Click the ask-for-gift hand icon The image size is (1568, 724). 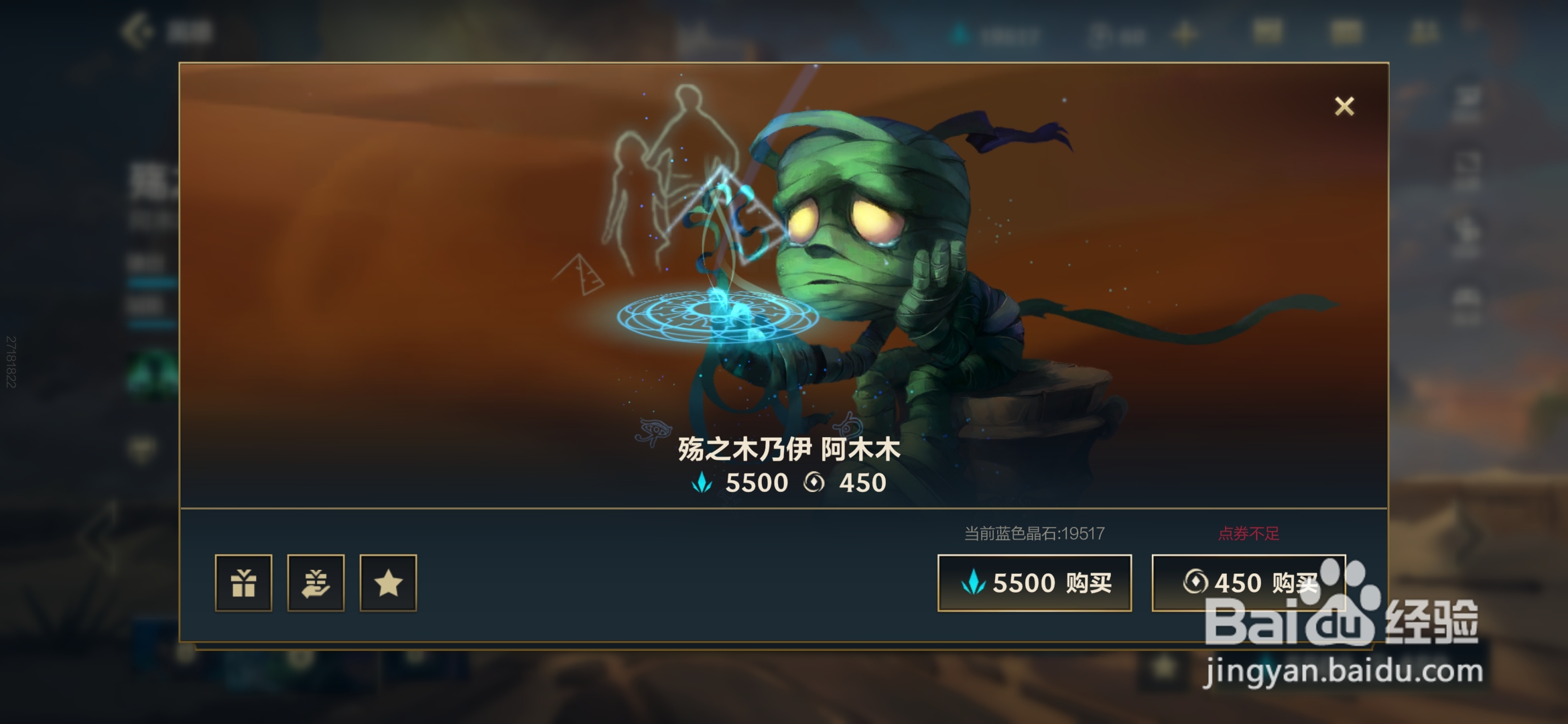(317, 583)
